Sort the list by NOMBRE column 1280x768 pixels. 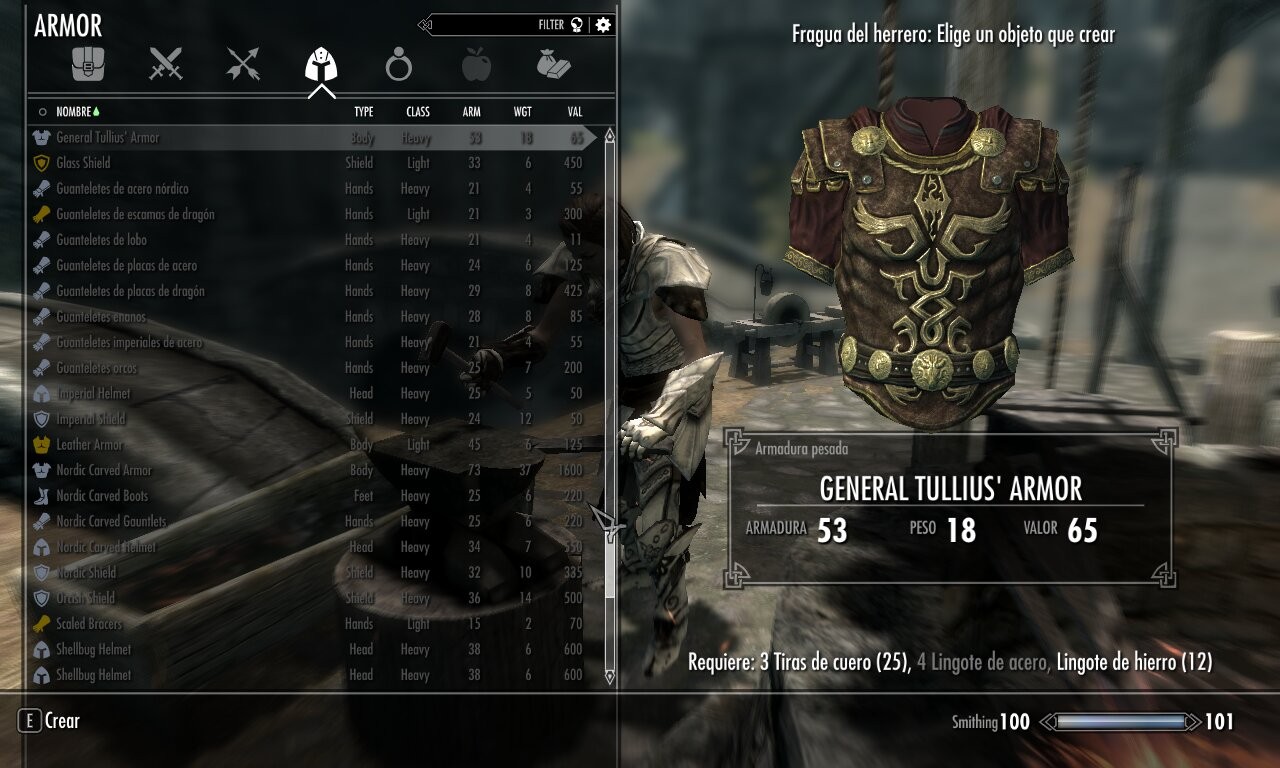pos(74,112)
